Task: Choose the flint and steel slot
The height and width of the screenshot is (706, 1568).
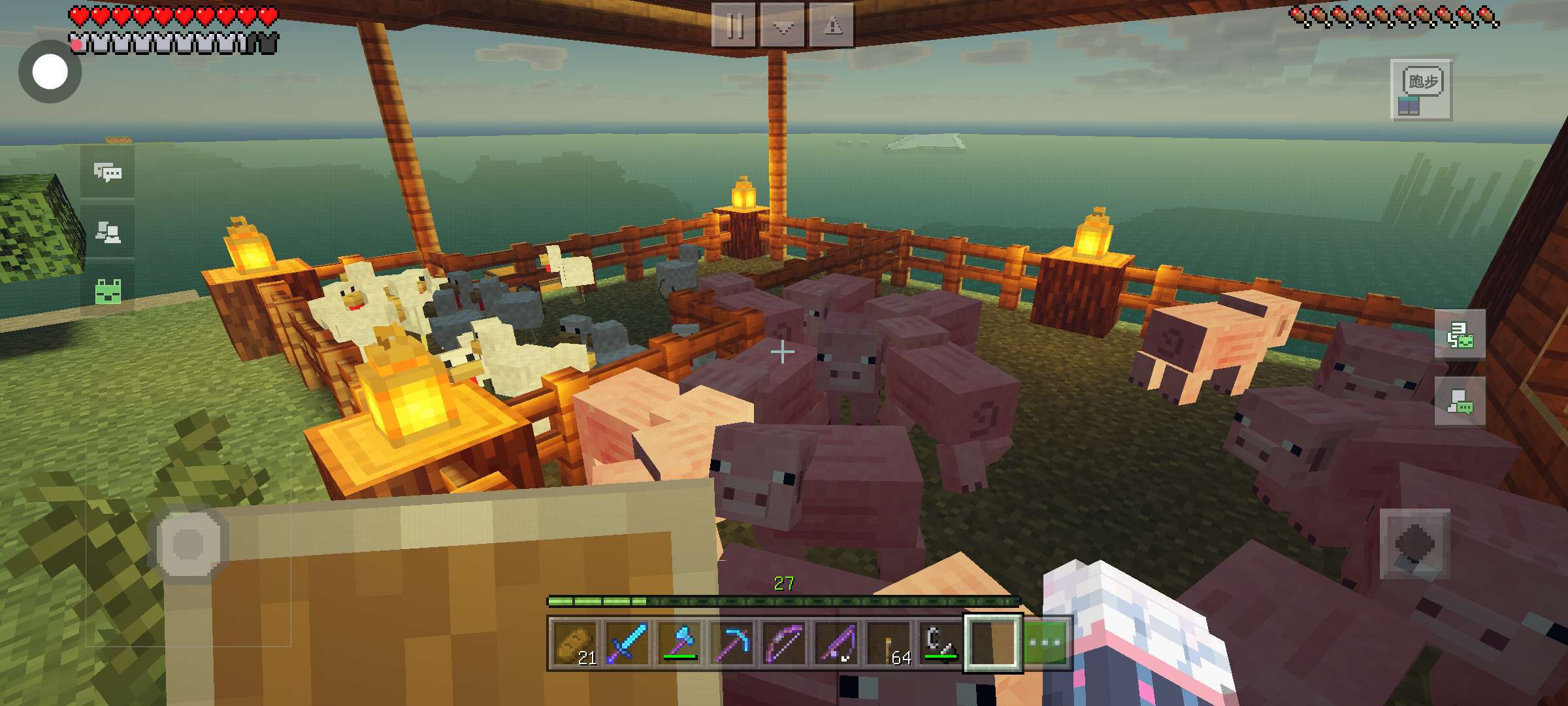Action: pyautogui.click(x=941, y=643)
